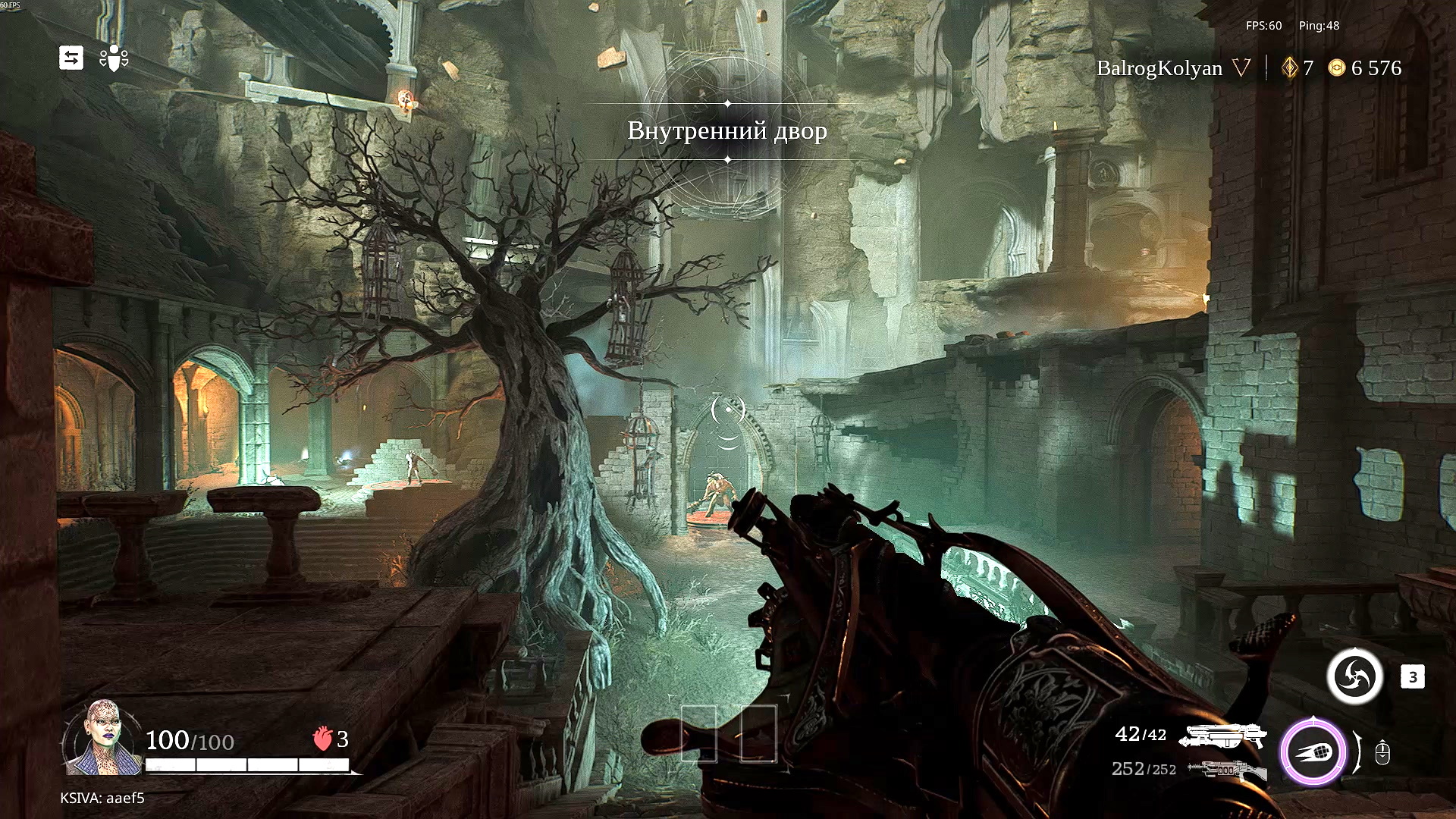This screenshot has width=1456, height=819.
Task: Click the swap arrows icon
Action: click(71, 58)
